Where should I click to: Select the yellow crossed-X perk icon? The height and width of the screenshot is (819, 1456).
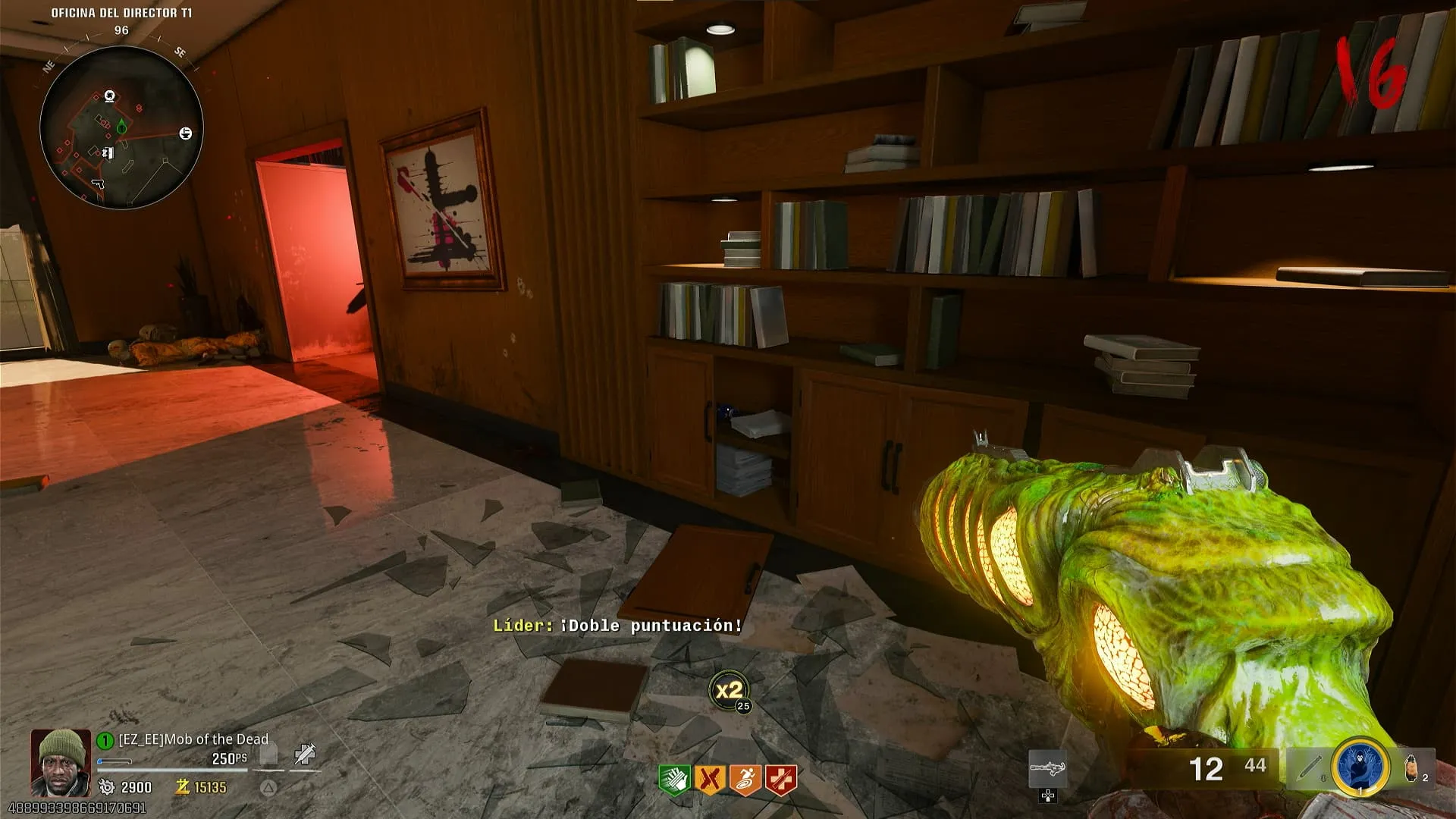(710, 780)
